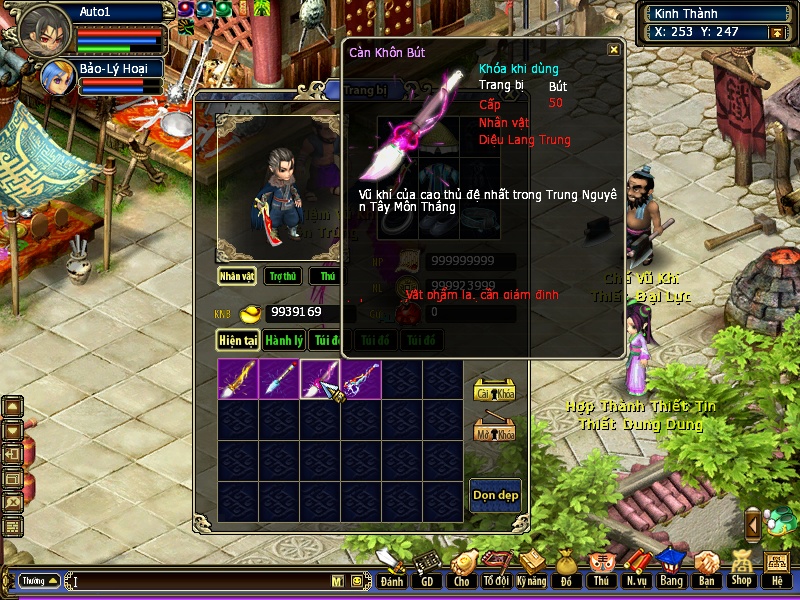This screenshot has height=600, width=800.
Task: Select the blue dragon staff slot
Action: pos(360,379)
